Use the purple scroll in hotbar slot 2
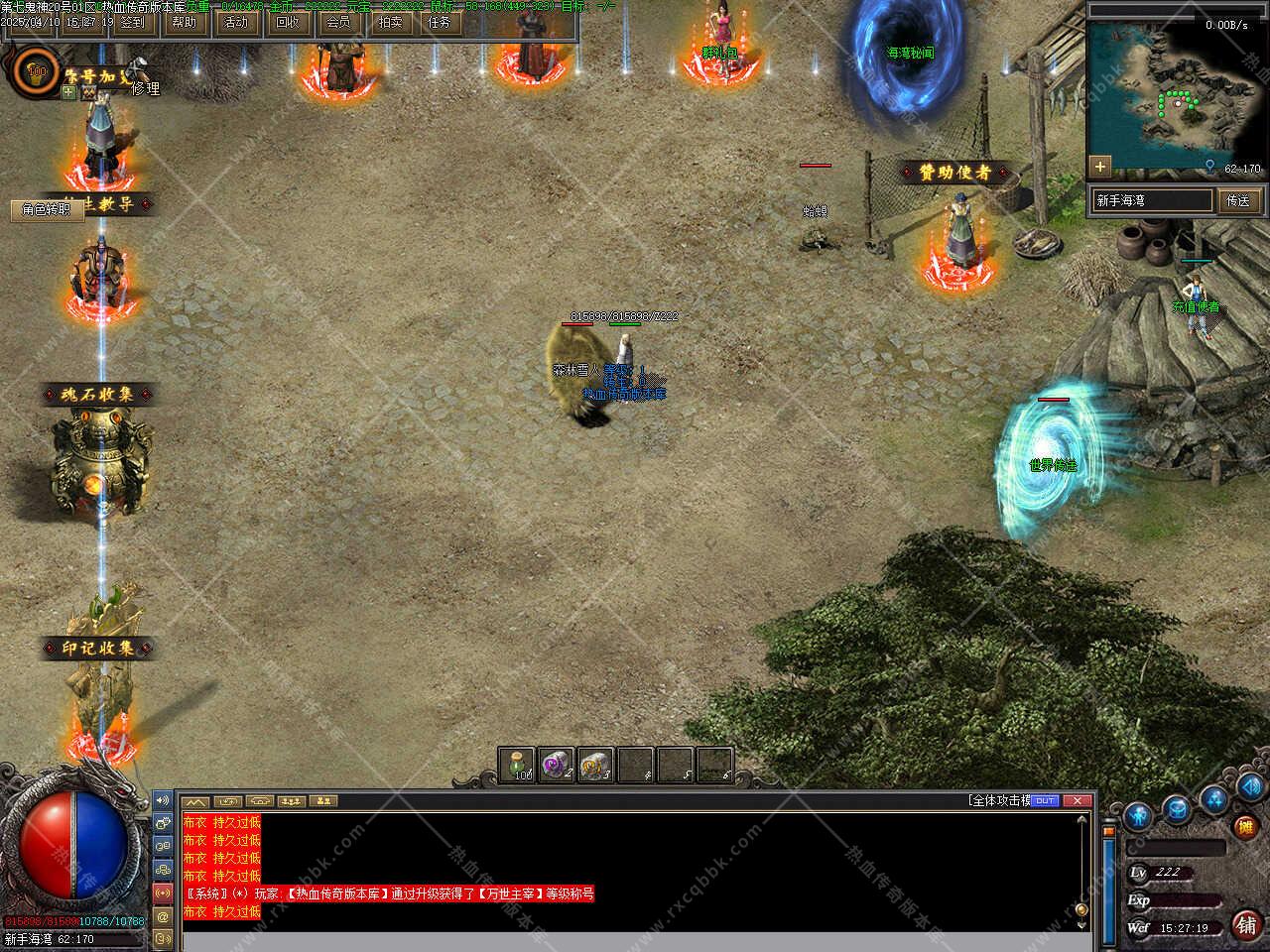The image size is (1270, 952). click(x=557, y=765)
